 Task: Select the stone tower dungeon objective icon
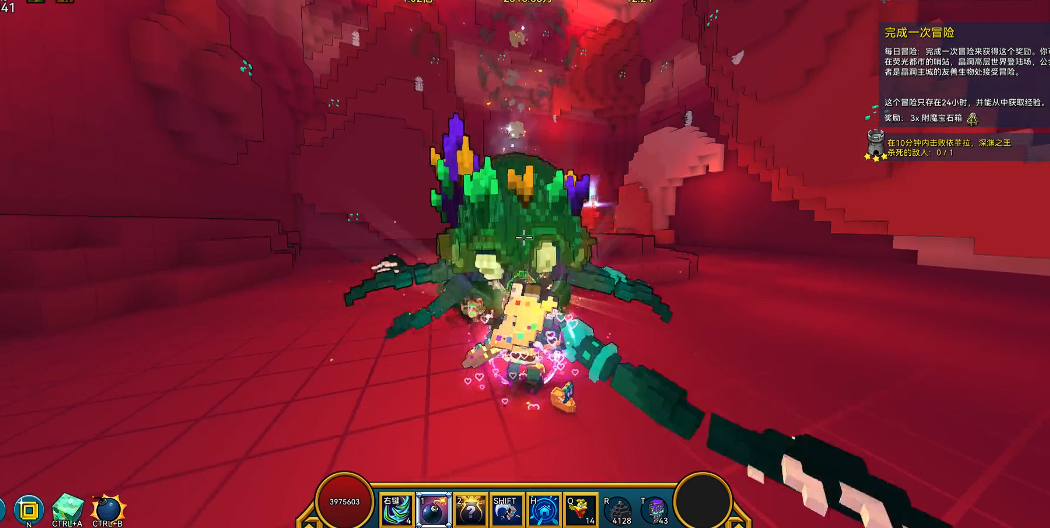pyautogui.click(x=876, y=145)
